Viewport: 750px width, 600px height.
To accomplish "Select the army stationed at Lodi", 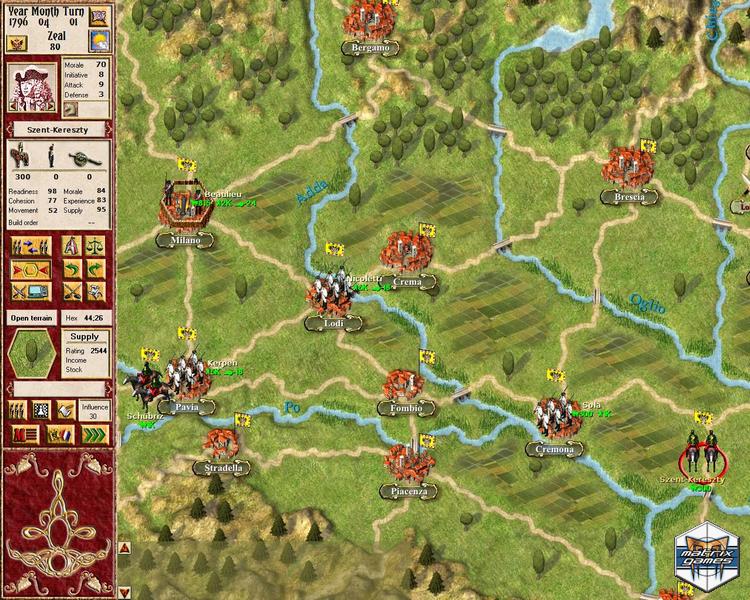I will tap(328, 293).
